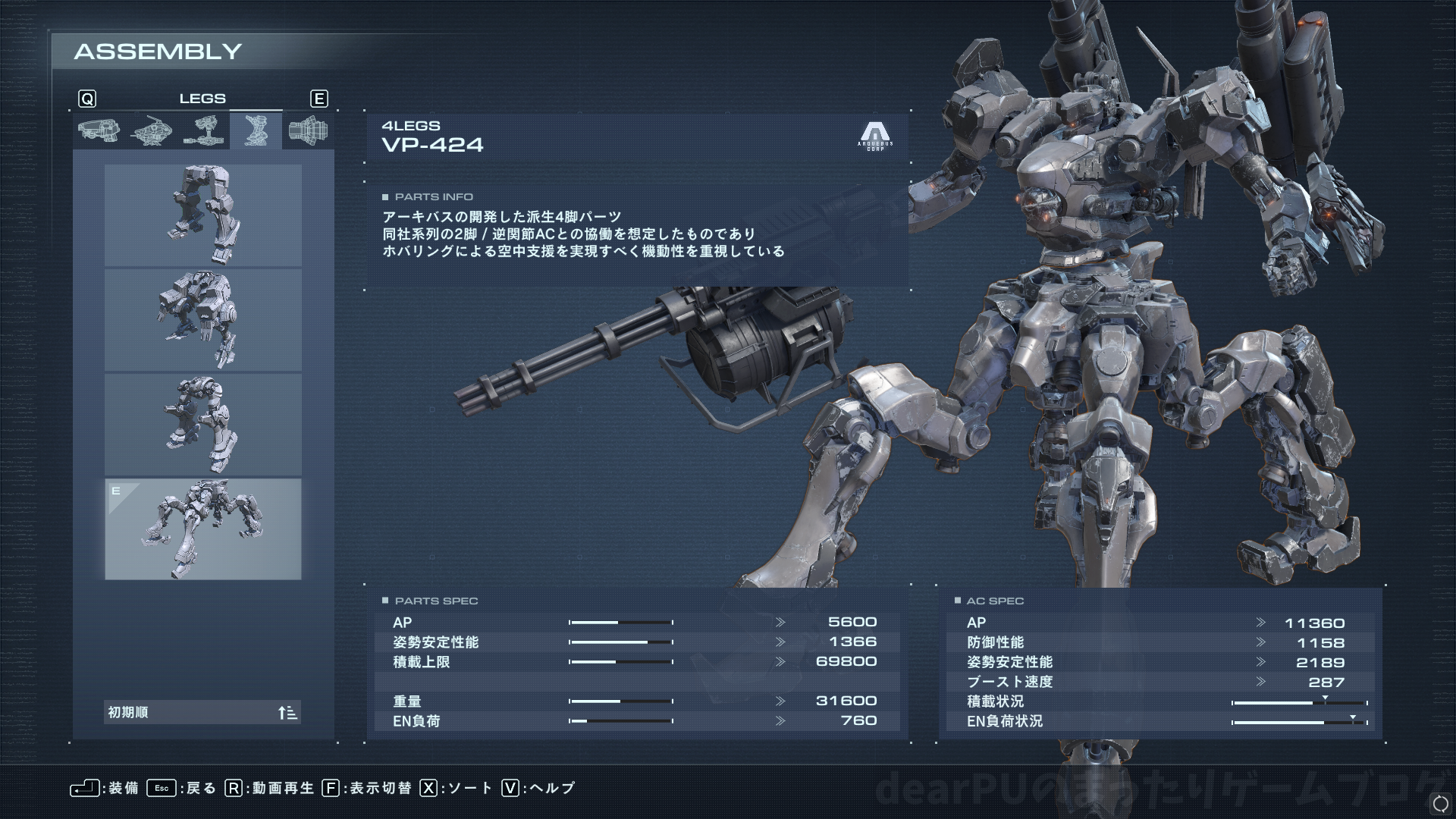Select the equipped VP-424 four-legged part
Screen dimensions: 1456x819
click(202, 529)
